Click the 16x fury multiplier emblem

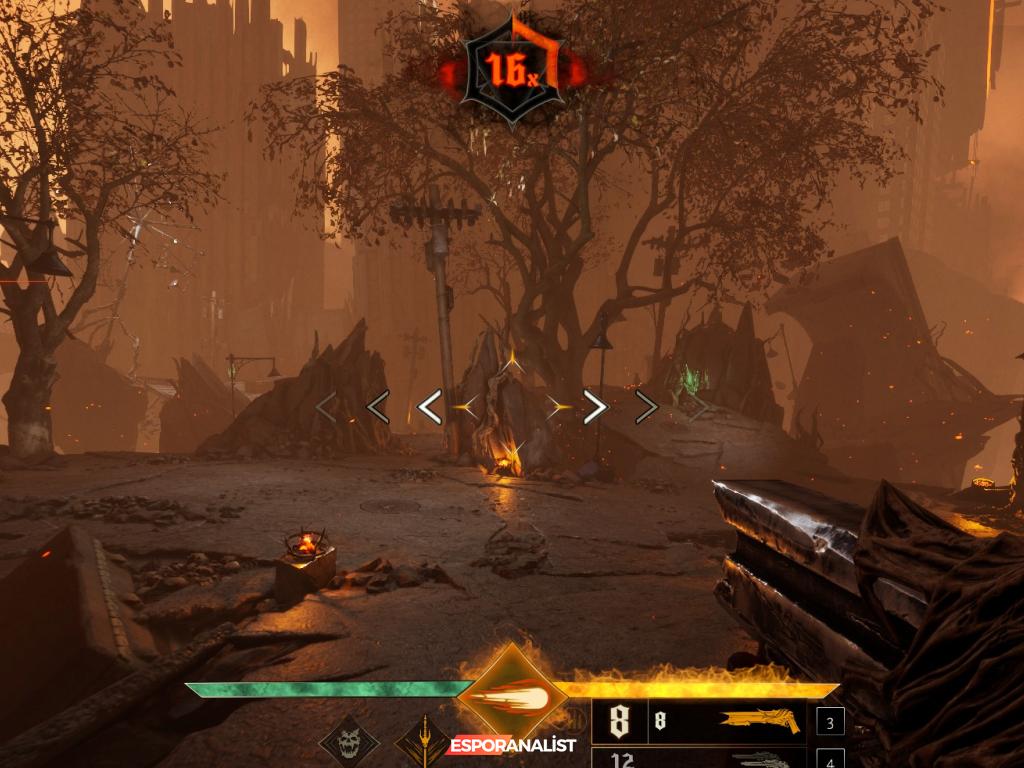coord(512,70)
